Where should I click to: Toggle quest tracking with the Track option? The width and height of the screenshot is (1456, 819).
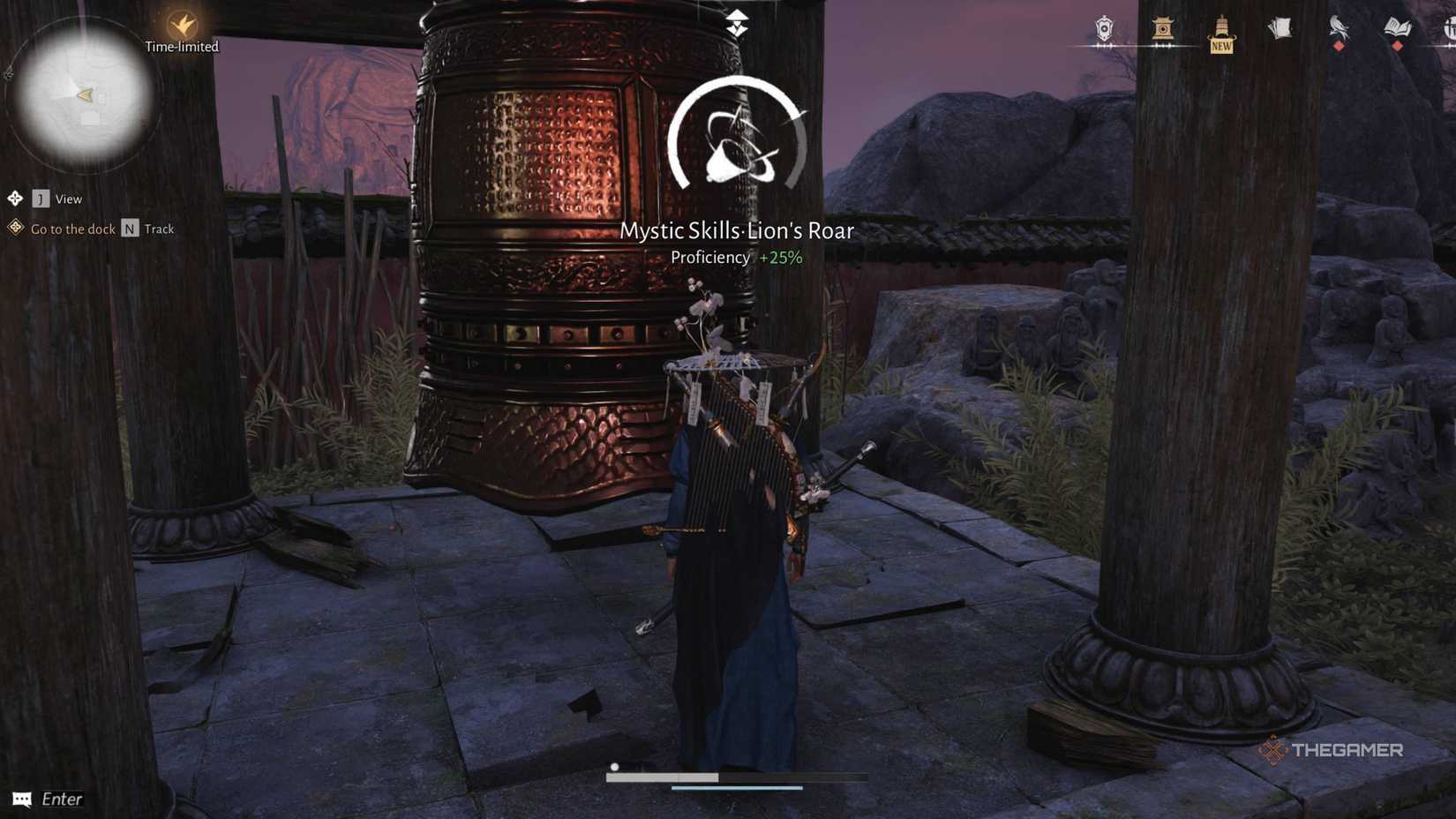click(157, 229)
